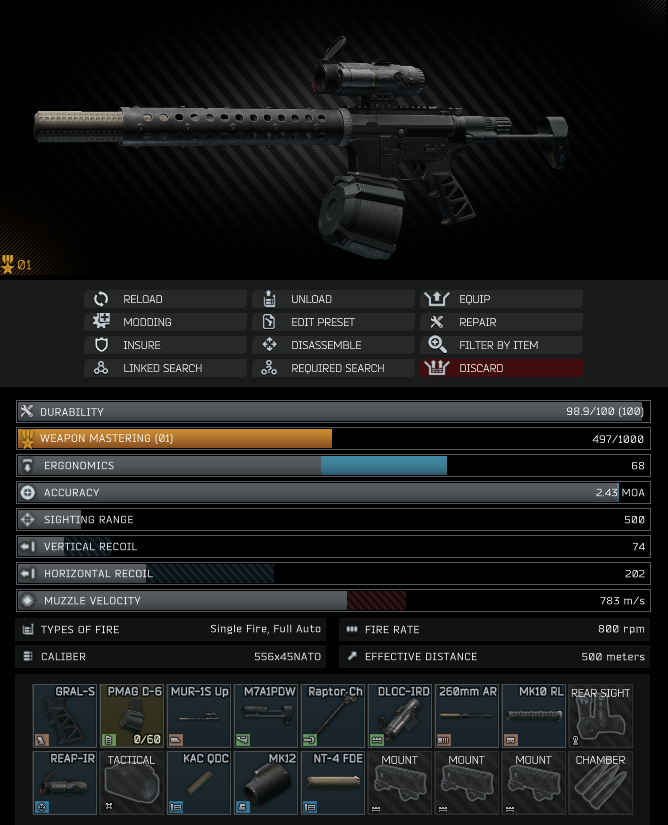Pick the MUR-1S upper receiver slot

coord(198,716)
